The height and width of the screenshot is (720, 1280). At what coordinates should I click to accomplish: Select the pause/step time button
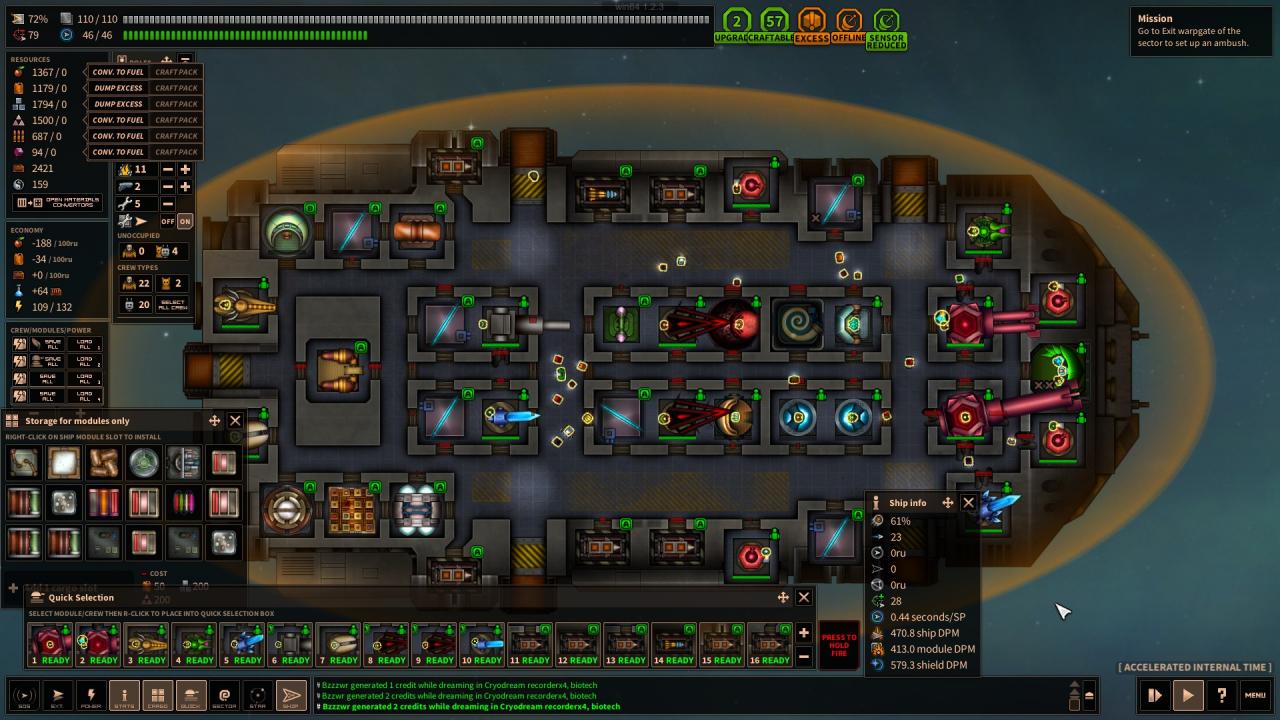tap(1154, 695)
